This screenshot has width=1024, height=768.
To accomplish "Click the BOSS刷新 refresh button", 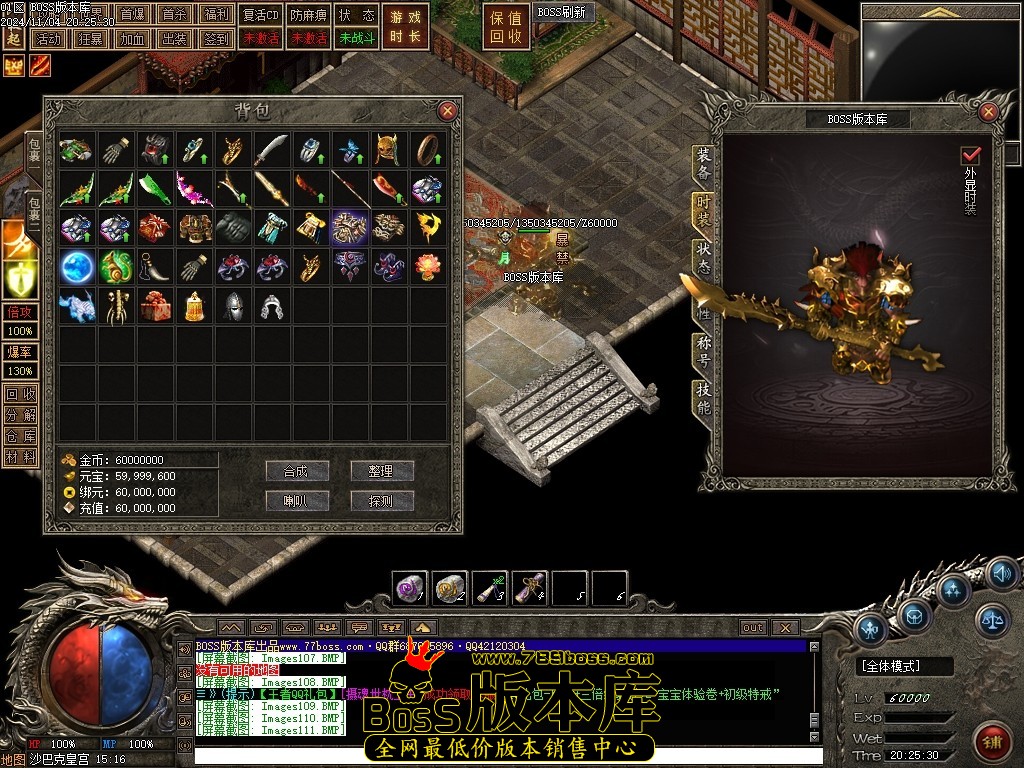I will point(561,13).
